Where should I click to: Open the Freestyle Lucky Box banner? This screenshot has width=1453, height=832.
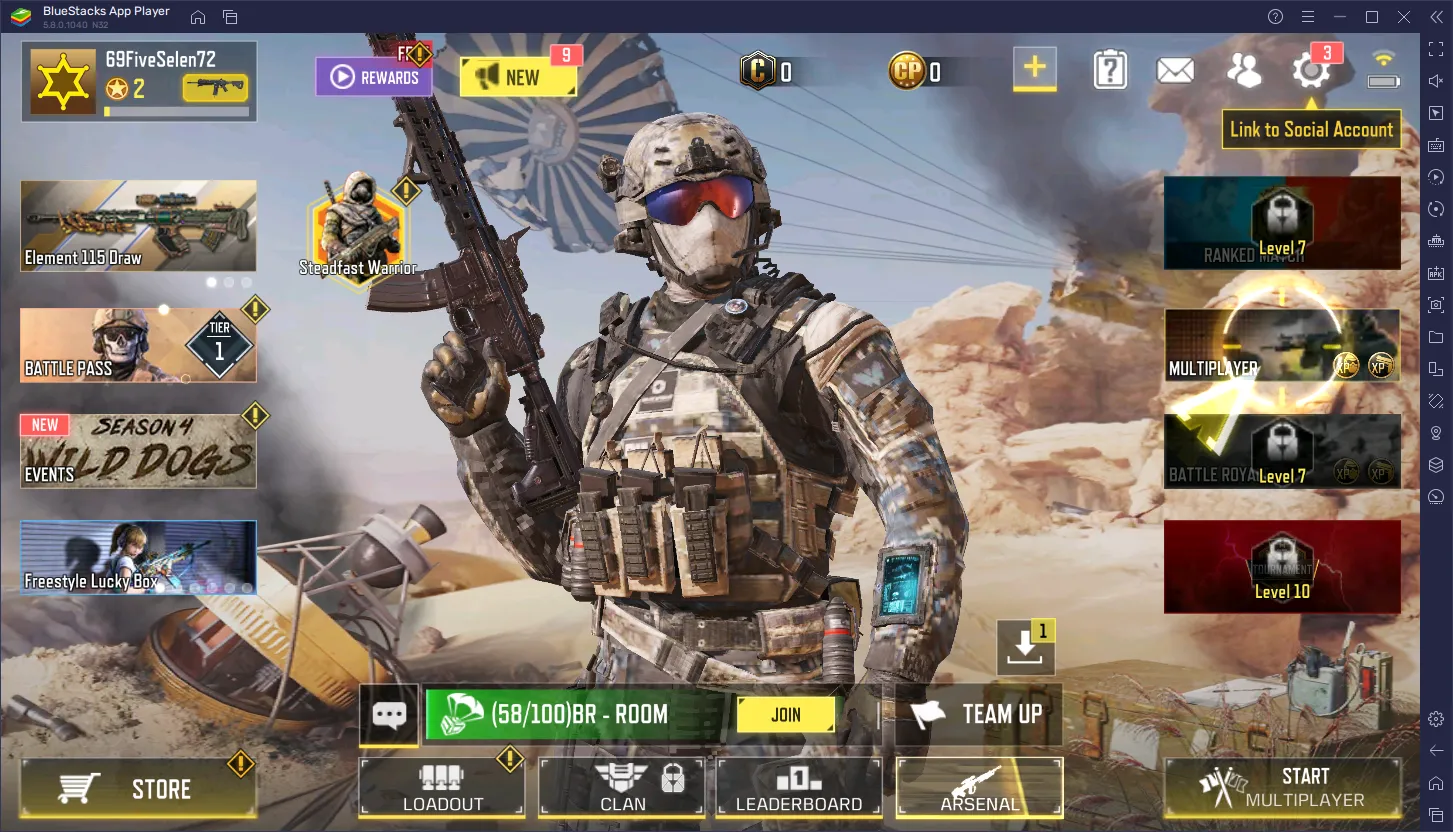tap(138, 557)
